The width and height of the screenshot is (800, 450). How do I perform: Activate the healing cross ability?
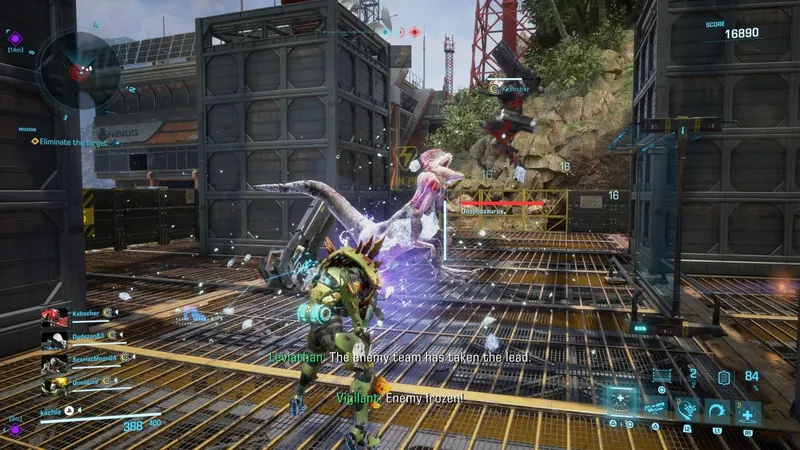point(747,410)
